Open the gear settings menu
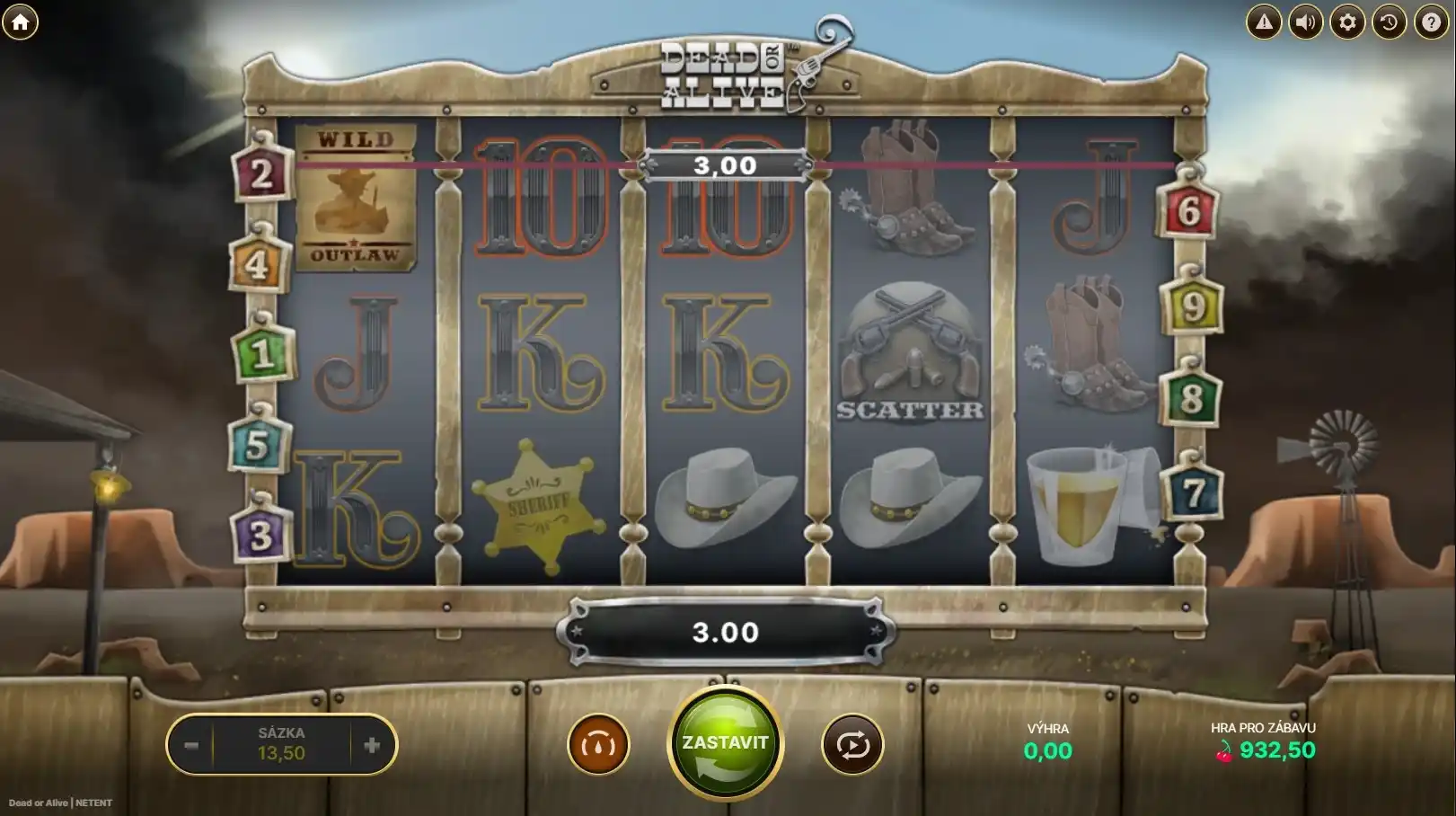1456x816 pixels. (x=1347, y=22)
